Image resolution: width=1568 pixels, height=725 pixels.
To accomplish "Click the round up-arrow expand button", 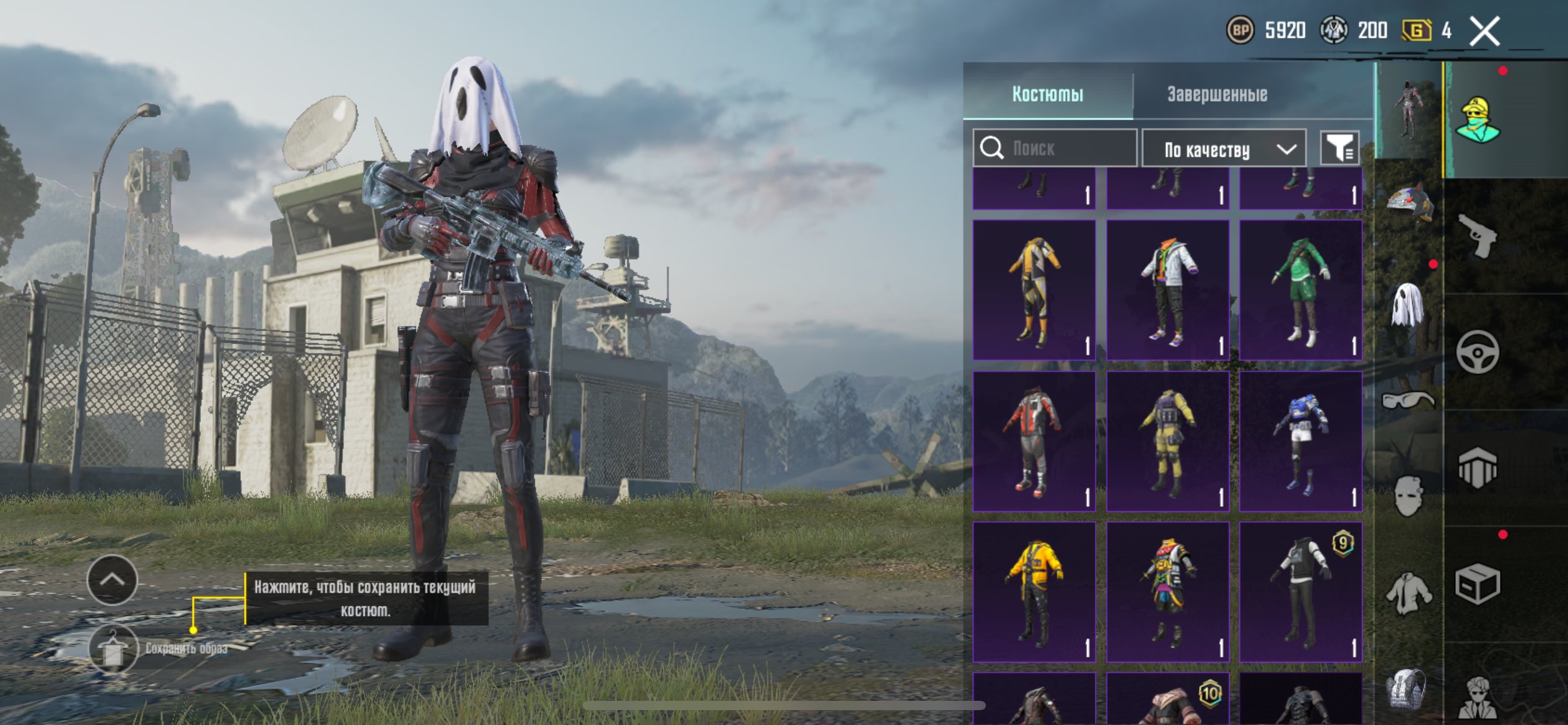I will pyautogui.click(x=112, y=580).
